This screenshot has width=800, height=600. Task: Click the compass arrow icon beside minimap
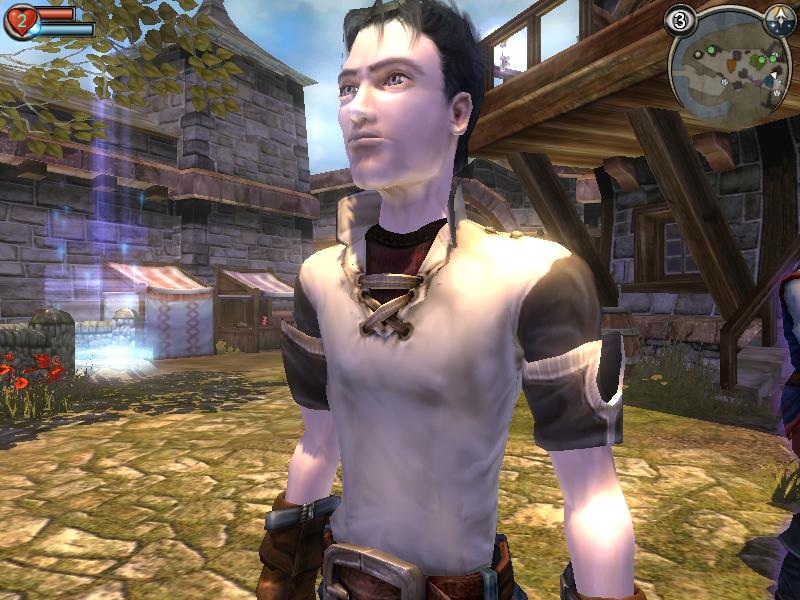point(778,19)
